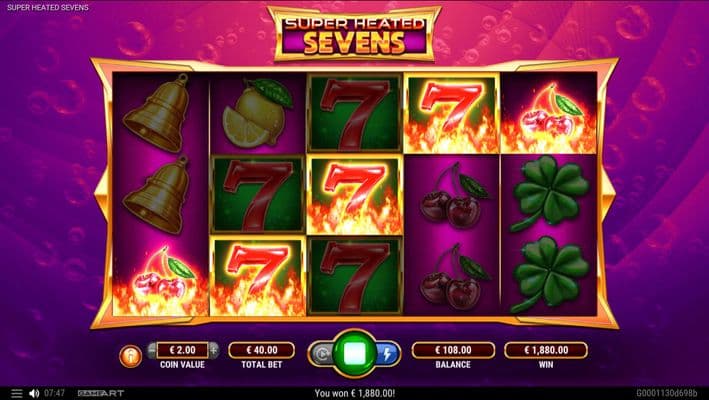Click the green spin button
The height and width of the screenshot is (400, 709).
(354, 353)
